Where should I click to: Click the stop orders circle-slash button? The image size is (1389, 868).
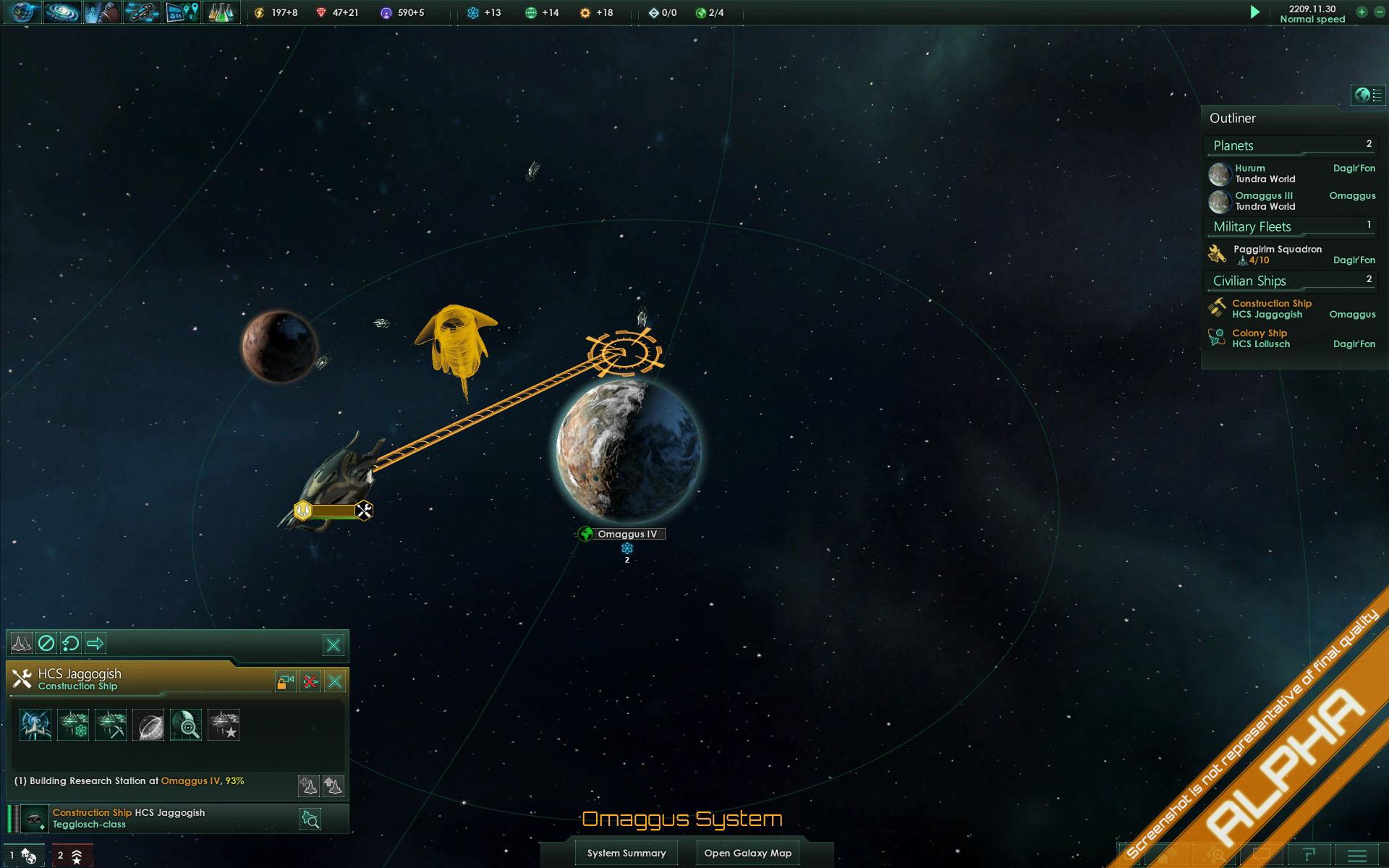coord(46,643)
